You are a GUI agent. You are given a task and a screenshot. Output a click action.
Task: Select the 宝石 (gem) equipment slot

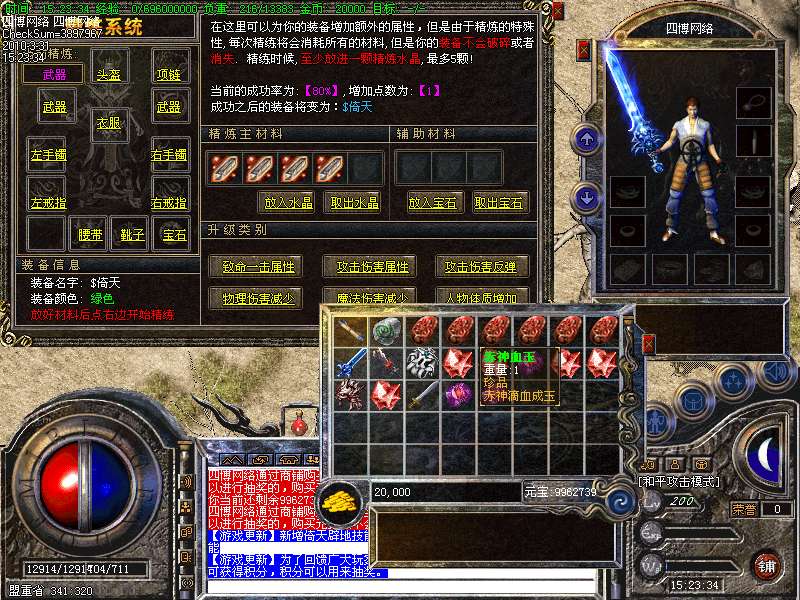point(174,235)
